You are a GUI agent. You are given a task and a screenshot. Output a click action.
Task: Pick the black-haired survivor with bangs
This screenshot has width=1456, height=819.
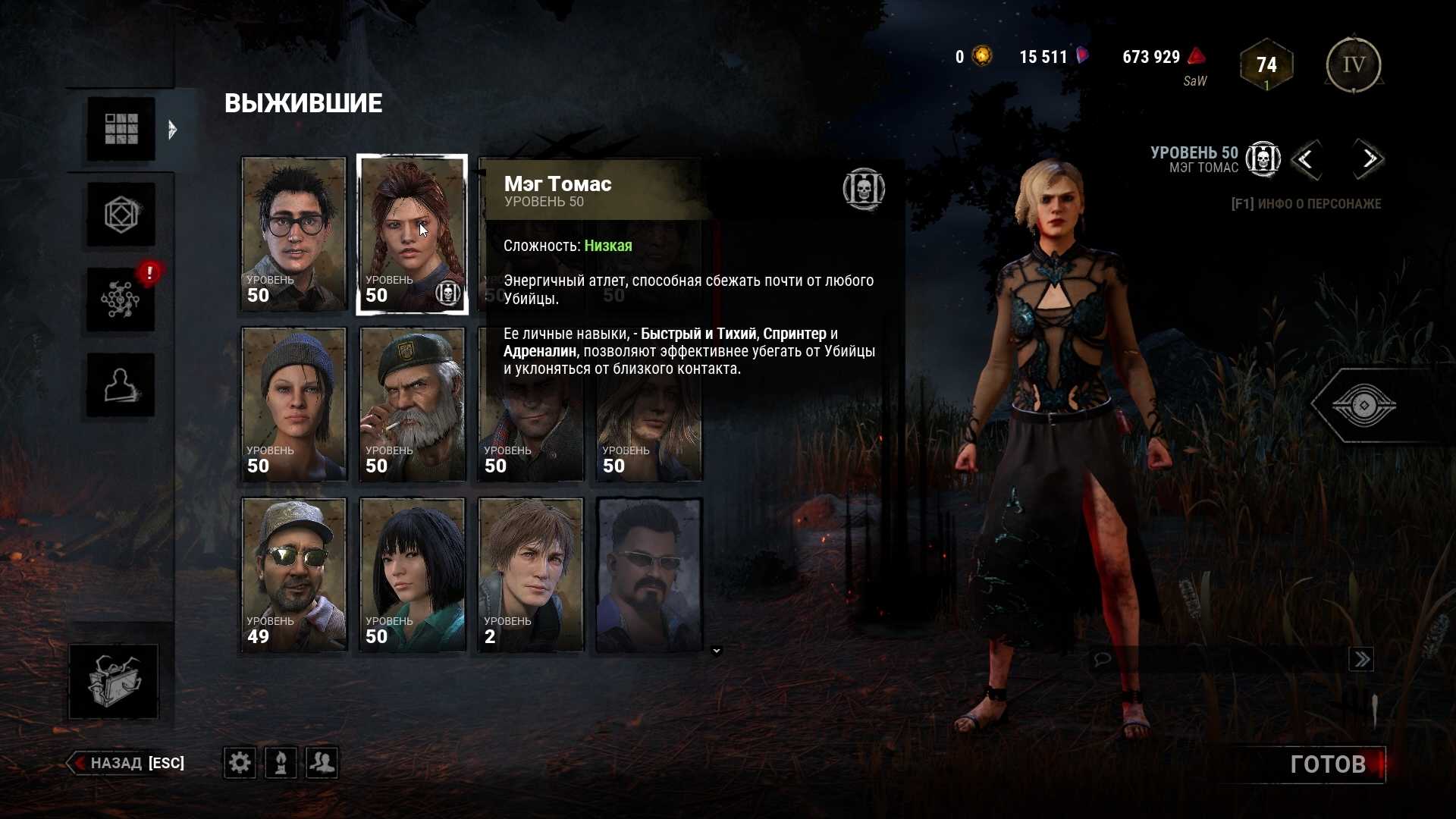pos(412,575)
